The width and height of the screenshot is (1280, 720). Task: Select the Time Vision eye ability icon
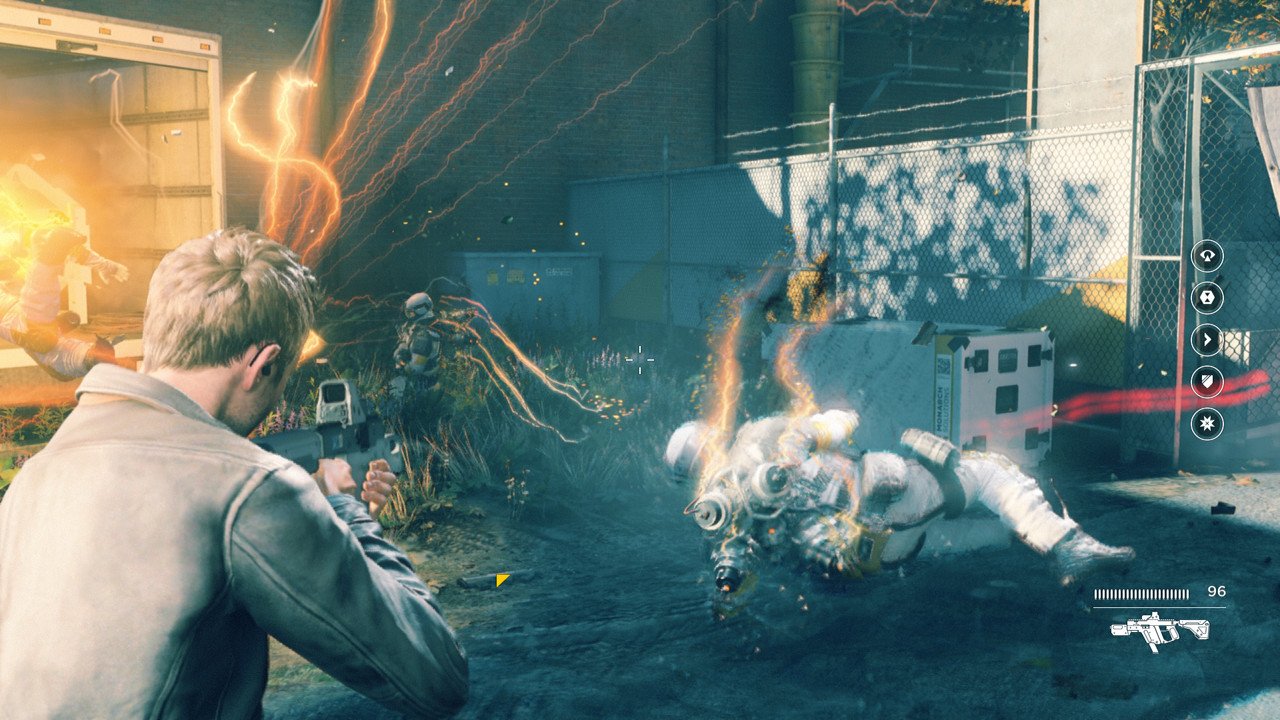pos(1208,258)
